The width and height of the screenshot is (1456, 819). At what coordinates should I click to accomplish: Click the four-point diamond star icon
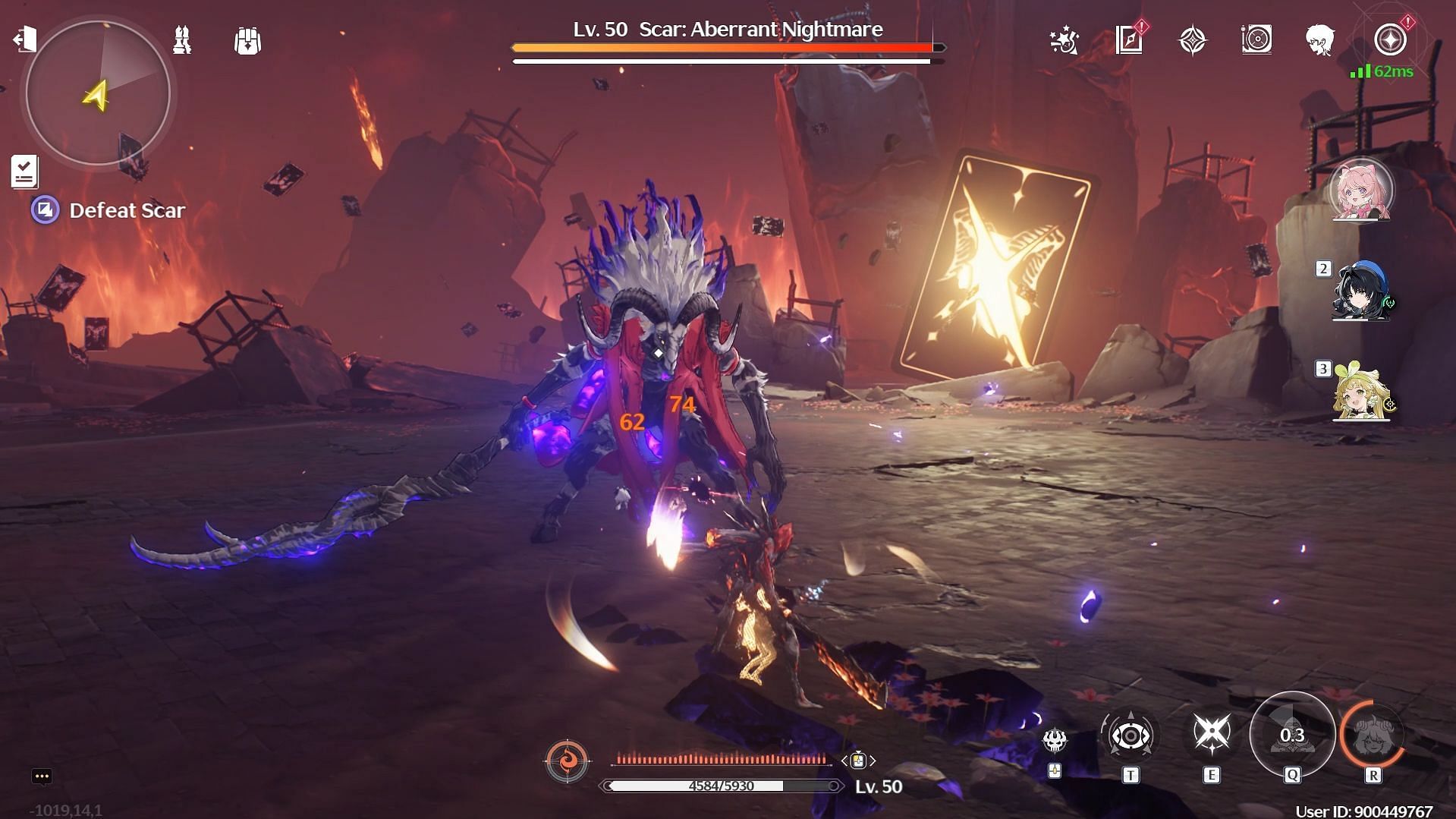coord(1192,40)
